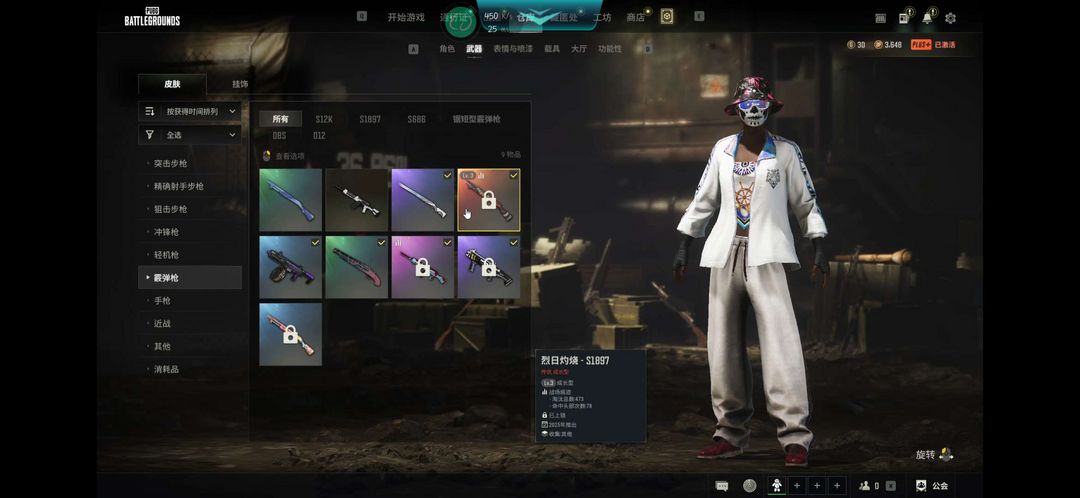Filter skins by S12K

pyautogui.click(x=324, y=119)
